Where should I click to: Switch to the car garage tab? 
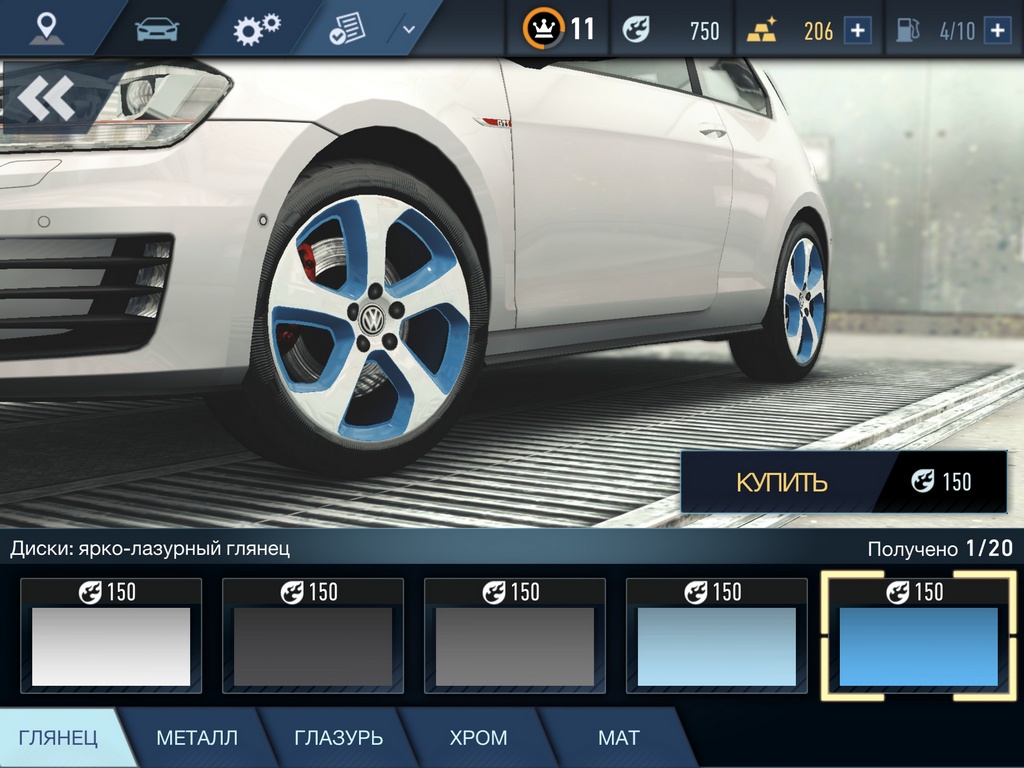156,29
